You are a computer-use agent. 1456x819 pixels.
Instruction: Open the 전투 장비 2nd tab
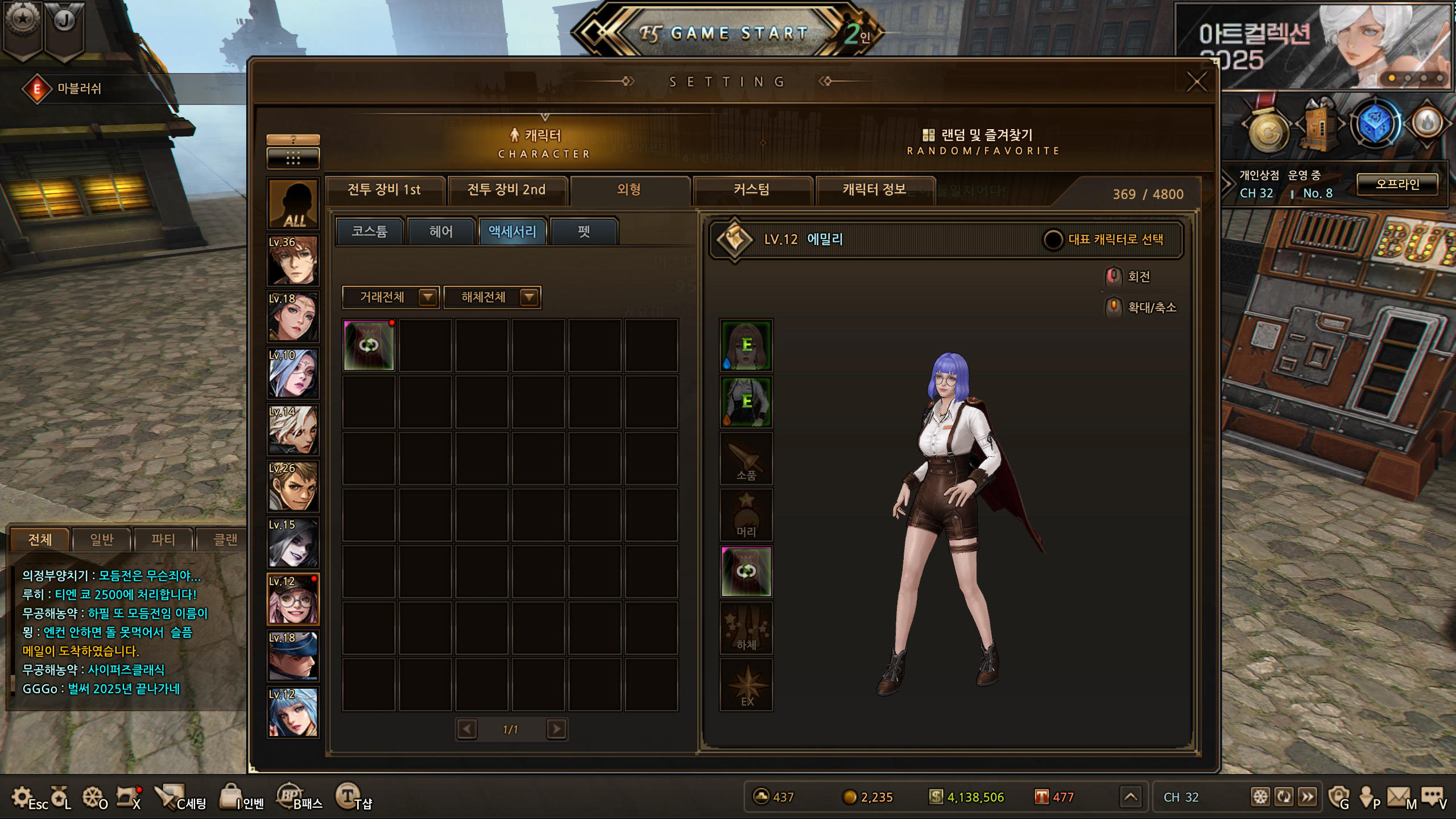(x=506, y=190)
